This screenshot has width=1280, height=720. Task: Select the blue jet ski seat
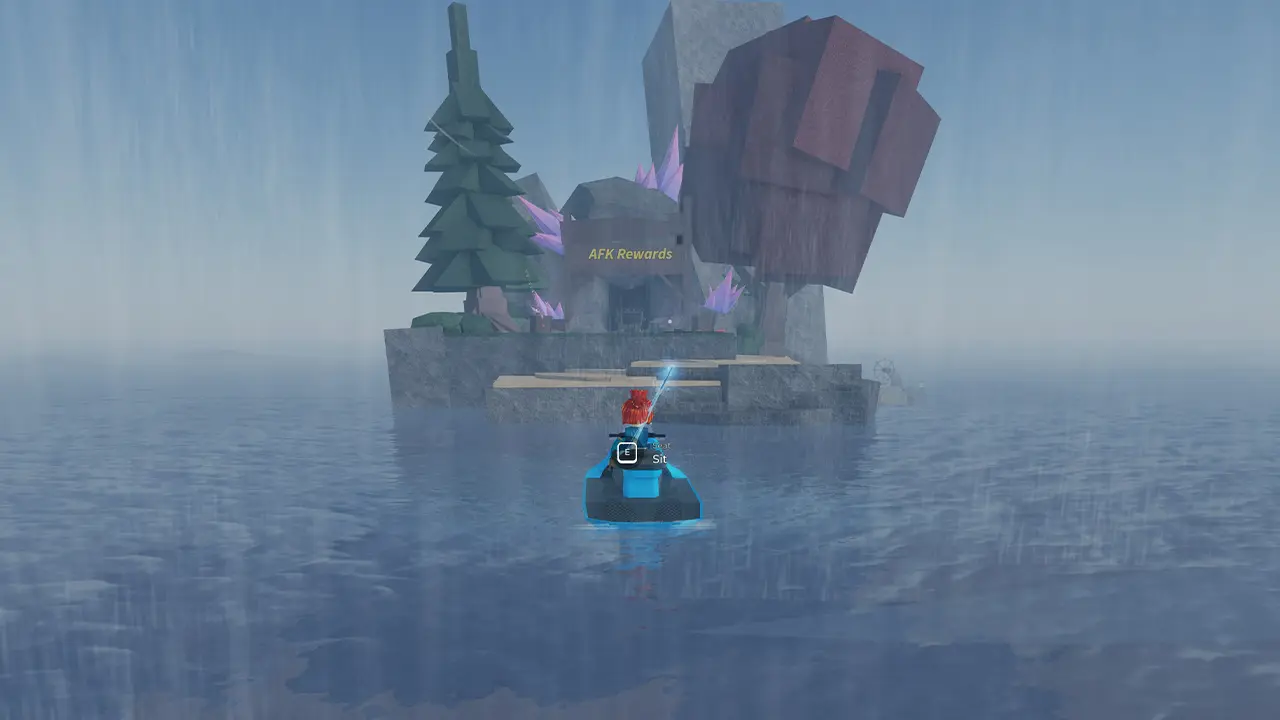pos(640,485)
